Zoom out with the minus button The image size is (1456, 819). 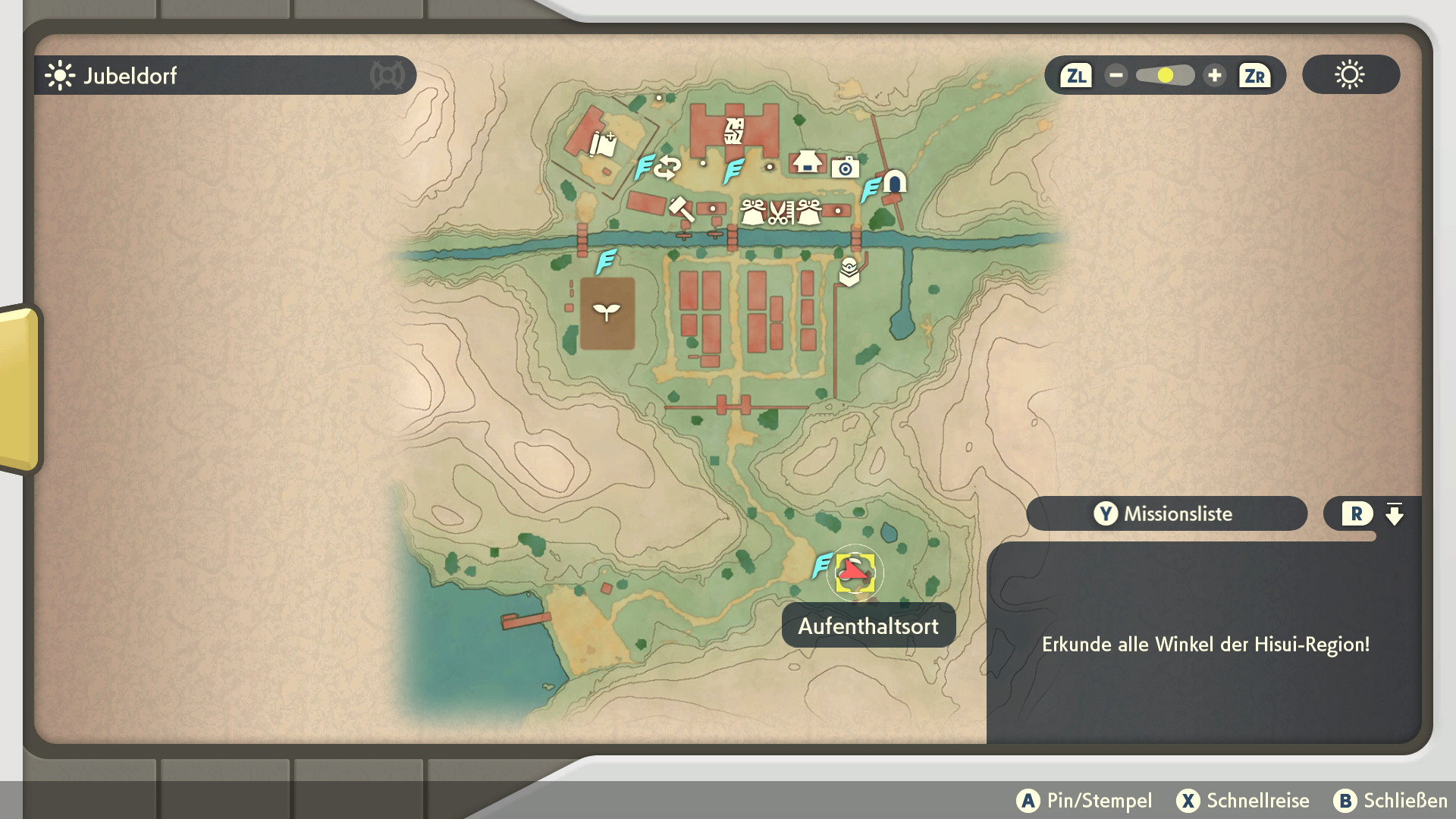pyautogui.click(x=1116, y=75)
